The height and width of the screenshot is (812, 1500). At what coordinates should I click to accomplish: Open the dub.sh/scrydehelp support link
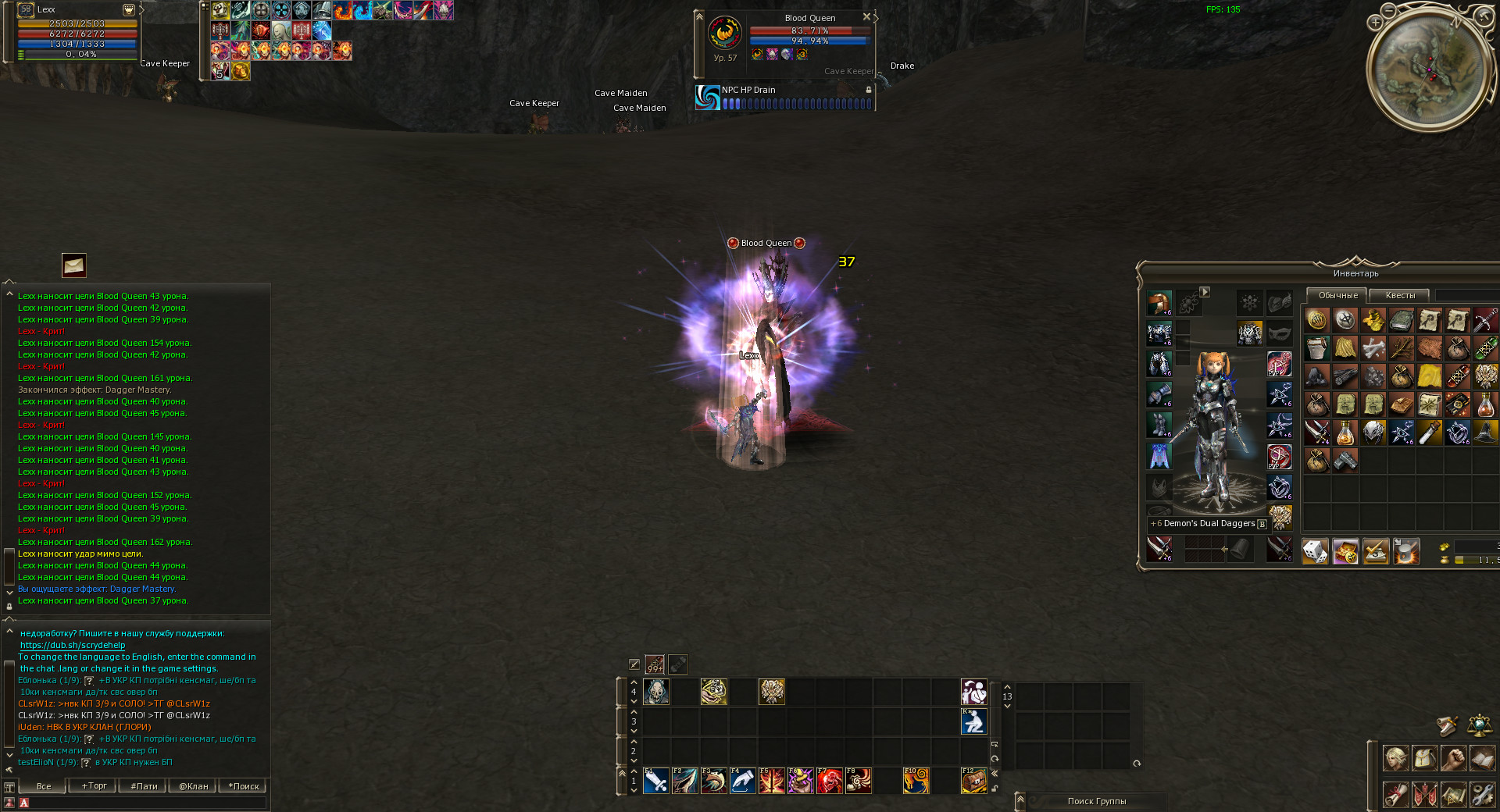pos(73,645)
